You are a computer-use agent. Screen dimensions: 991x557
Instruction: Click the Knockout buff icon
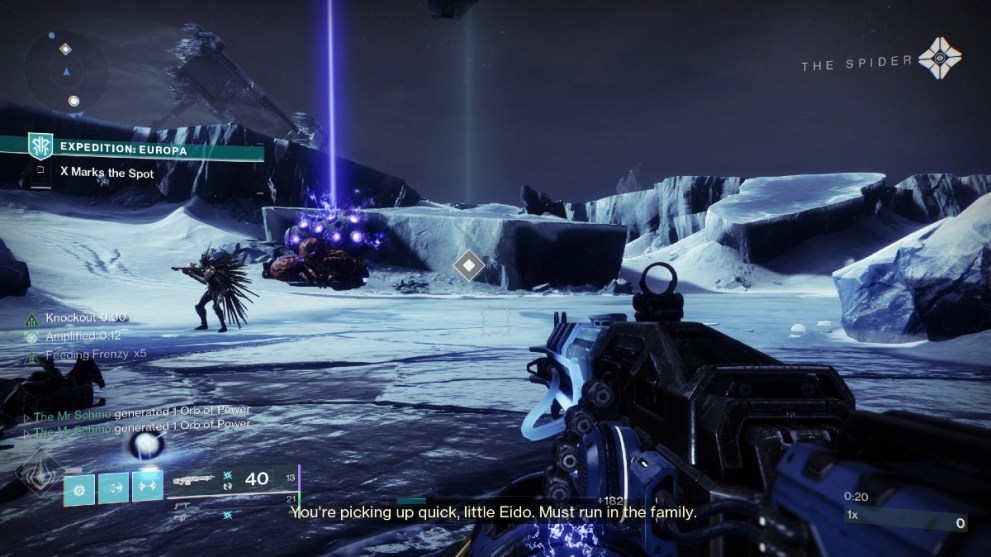pos(32,319)
